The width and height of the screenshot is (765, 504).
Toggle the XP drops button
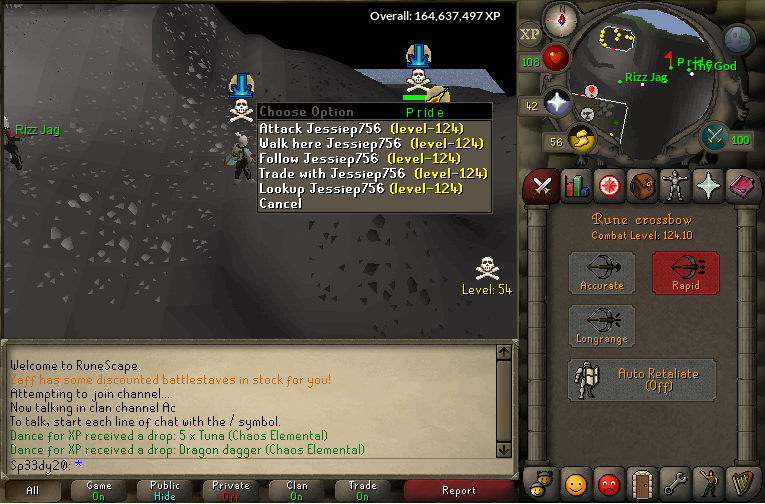click(529, 34)
